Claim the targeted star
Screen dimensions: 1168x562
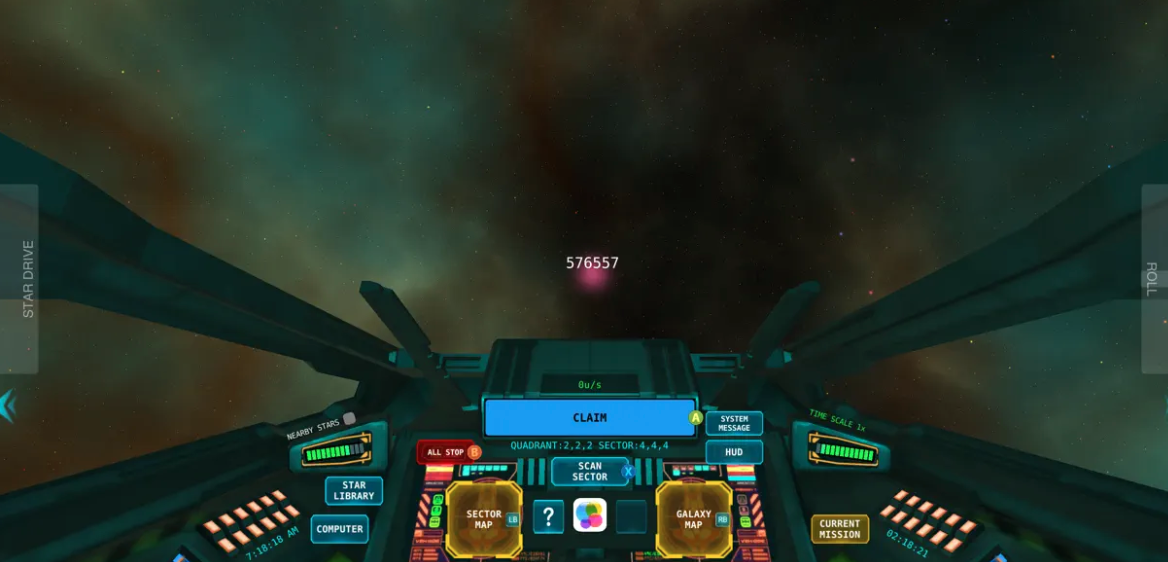[590, 418]
